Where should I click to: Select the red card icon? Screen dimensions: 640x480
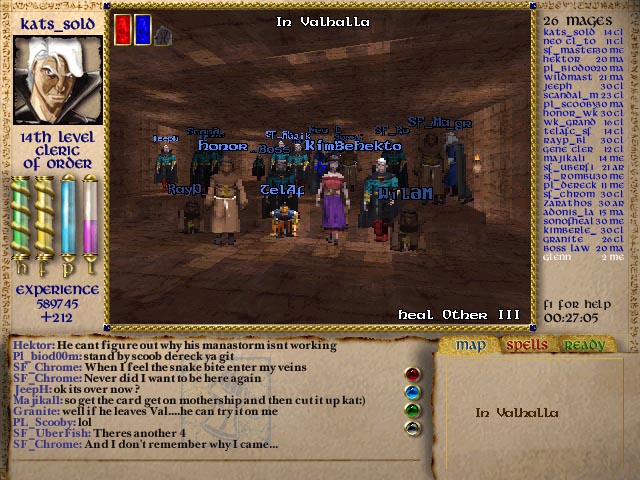pyautogui.click(x=123, y=29)
